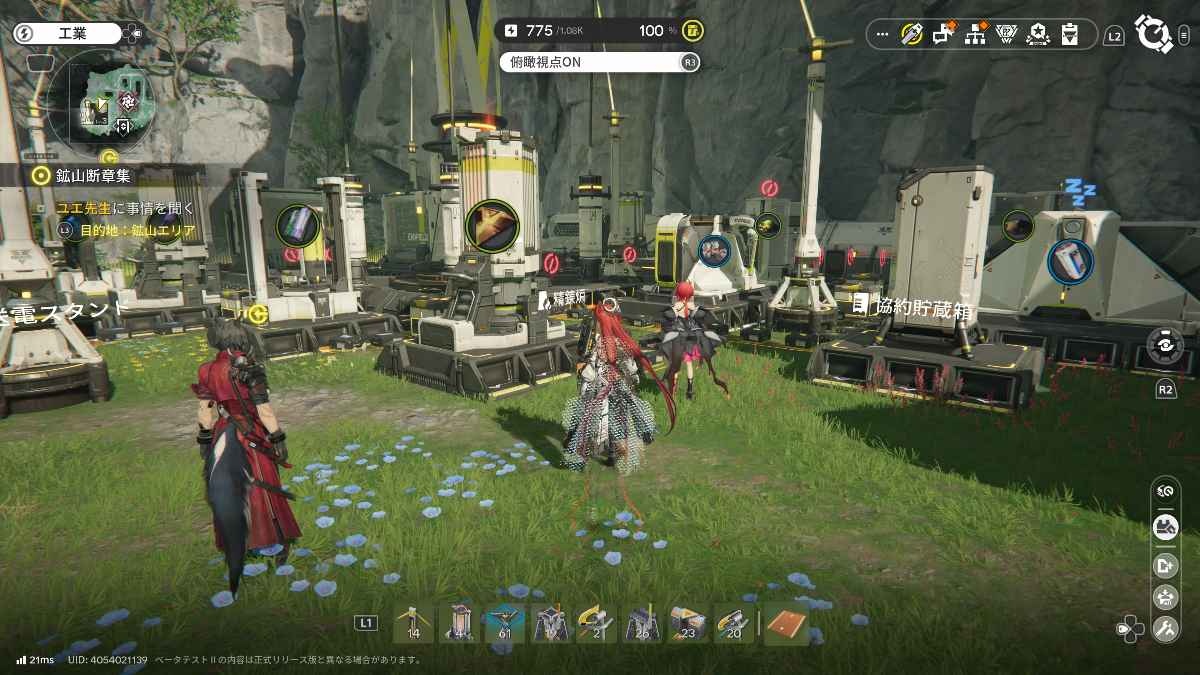Select the hotbar building with count 61
The image size is (1200, 675).
pyautogui.click(x=505, y=623)
